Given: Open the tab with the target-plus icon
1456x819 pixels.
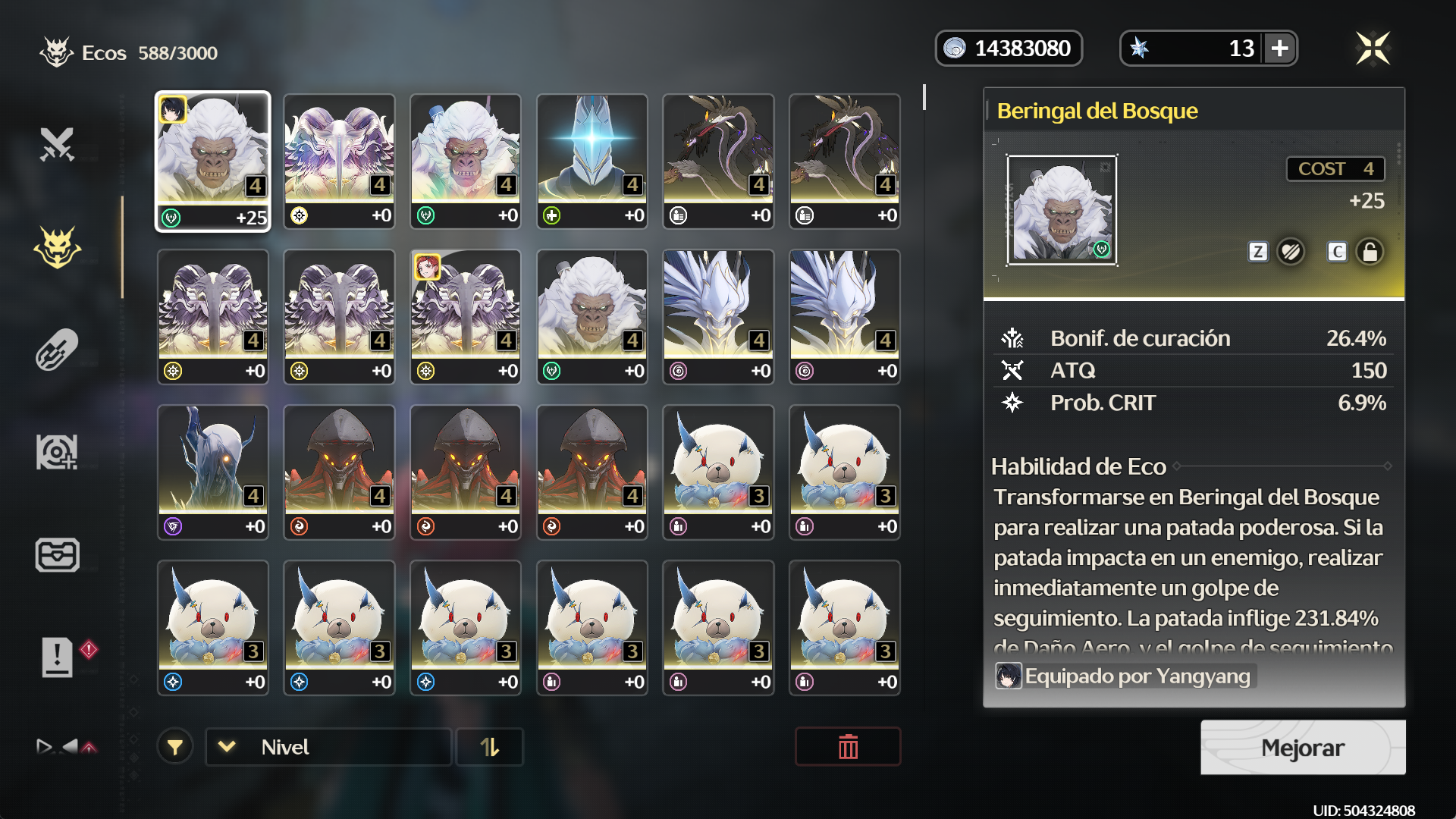Looking at the screenshot, I should [x=57, y=453].
